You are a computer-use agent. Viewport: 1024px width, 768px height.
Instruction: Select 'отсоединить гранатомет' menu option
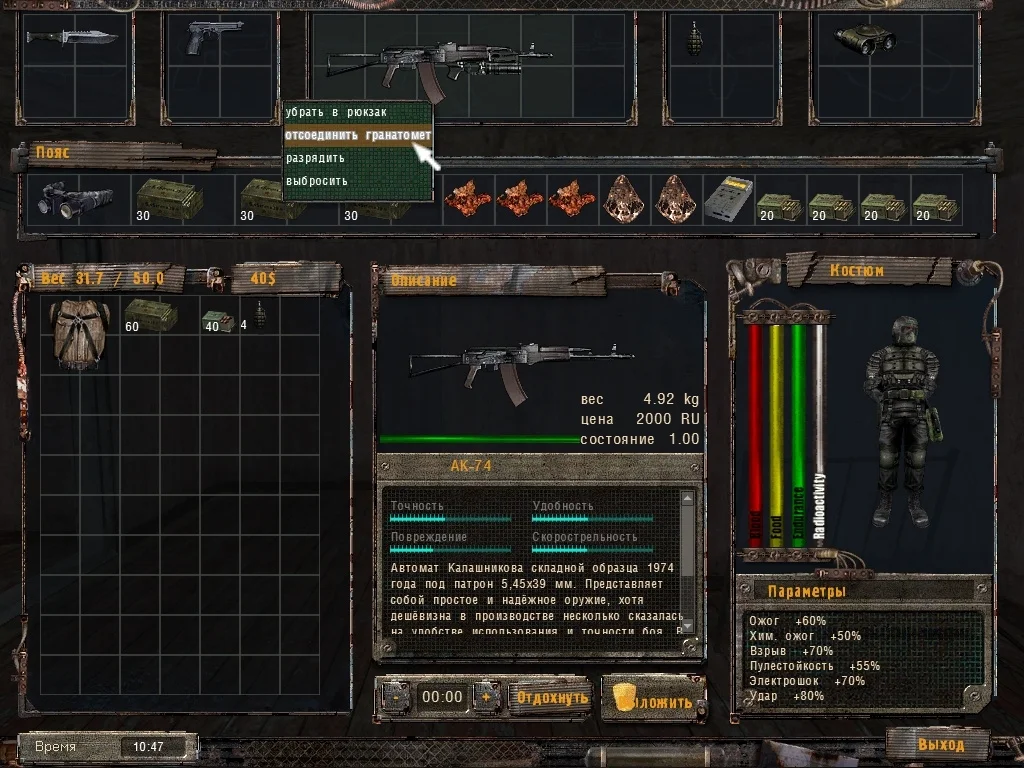(357, 135)
